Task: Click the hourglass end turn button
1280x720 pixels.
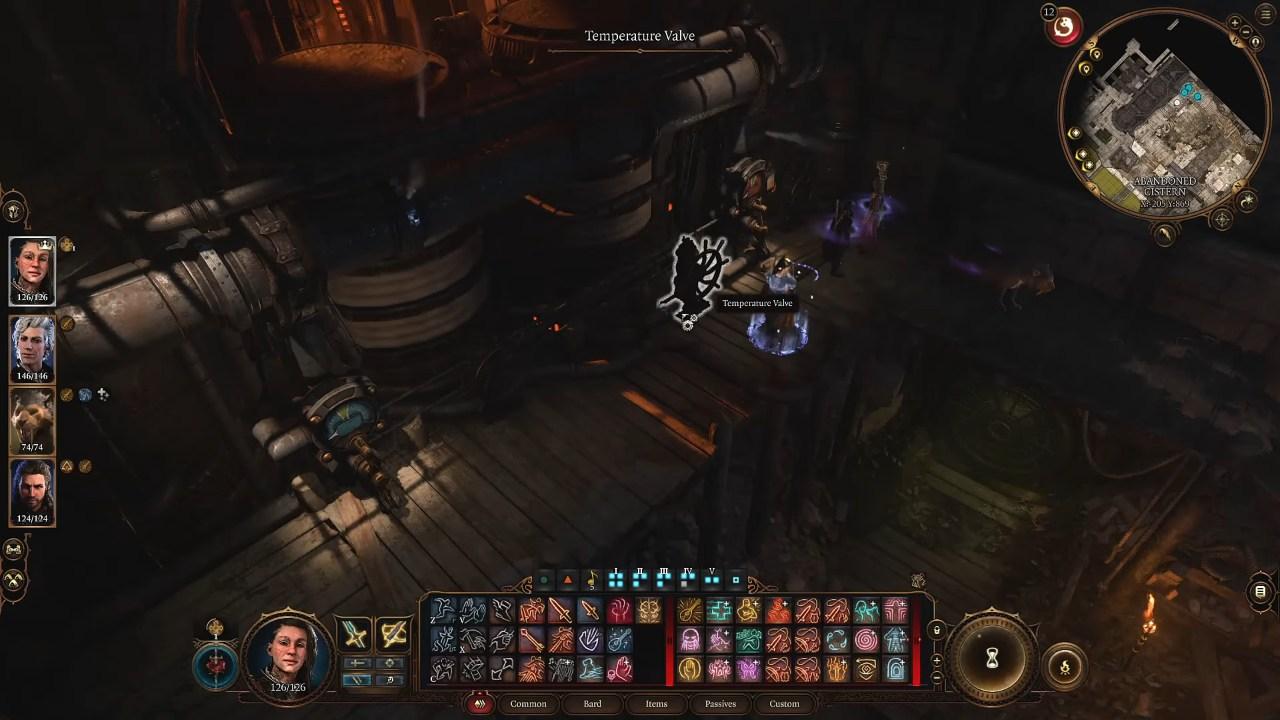Action: tap(992, 658)
